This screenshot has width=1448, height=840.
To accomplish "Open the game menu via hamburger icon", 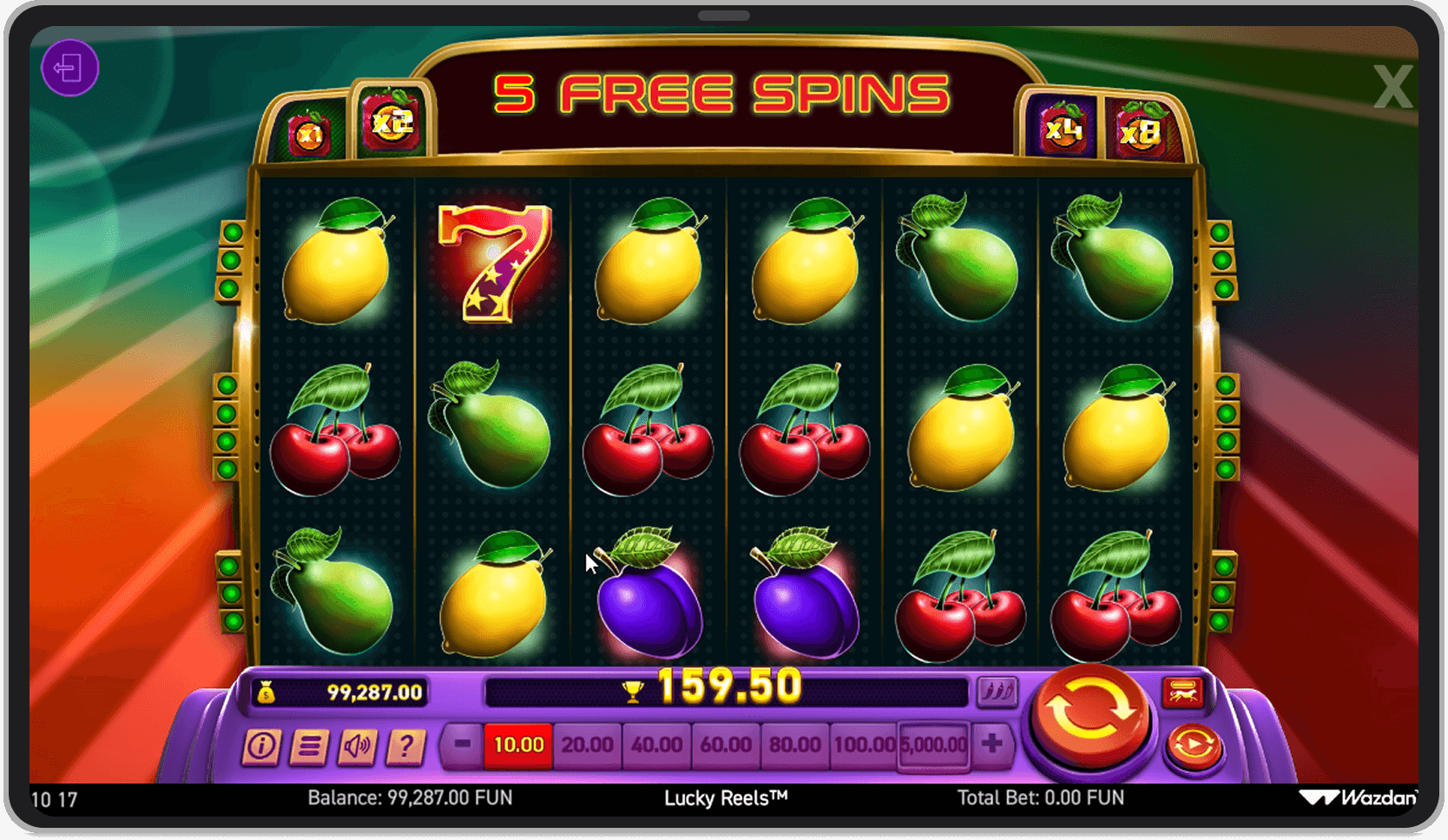I will [x=309, y=746].
